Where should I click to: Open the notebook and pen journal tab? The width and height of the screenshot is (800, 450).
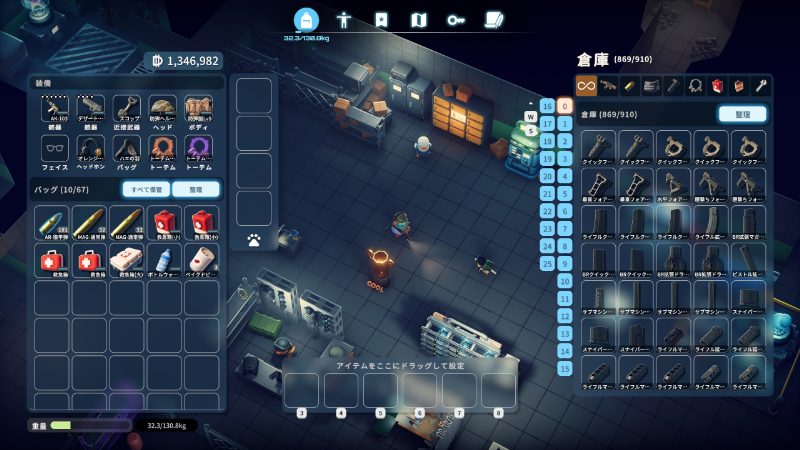click(493, 19)
